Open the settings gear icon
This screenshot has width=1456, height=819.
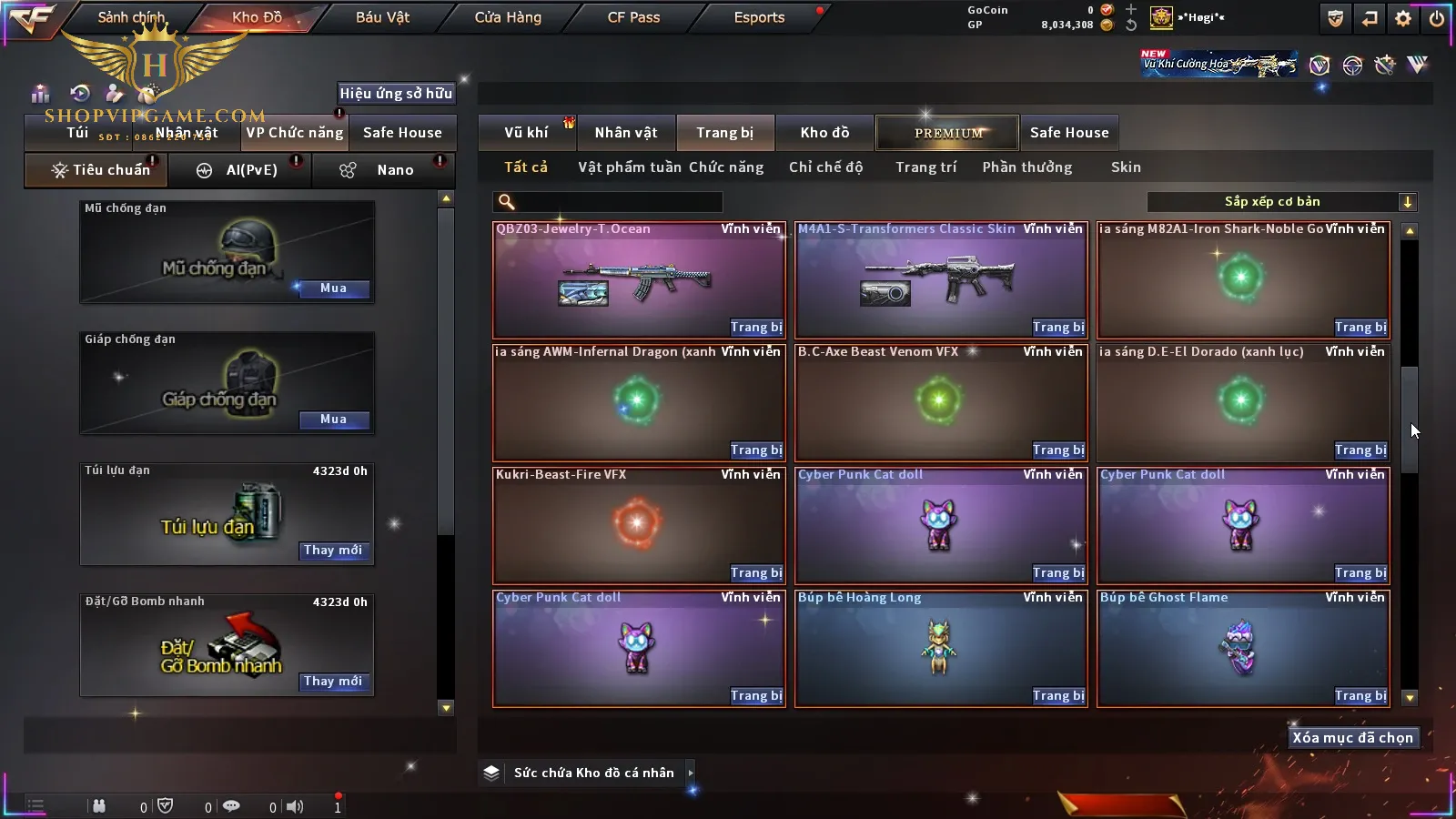coord(1403,18)
